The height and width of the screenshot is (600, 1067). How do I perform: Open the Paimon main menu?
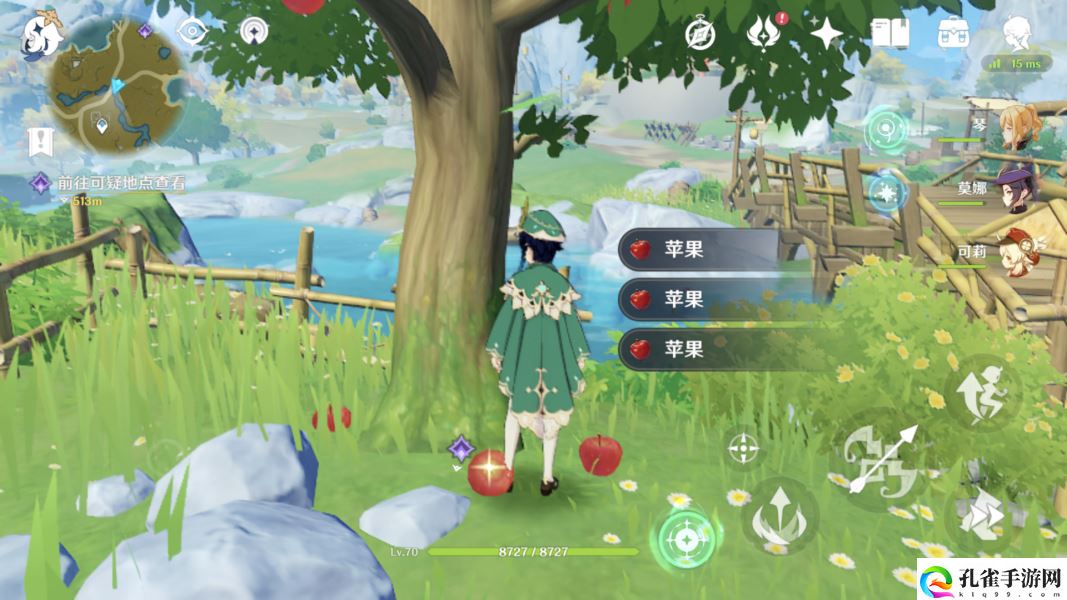(42, 33)
